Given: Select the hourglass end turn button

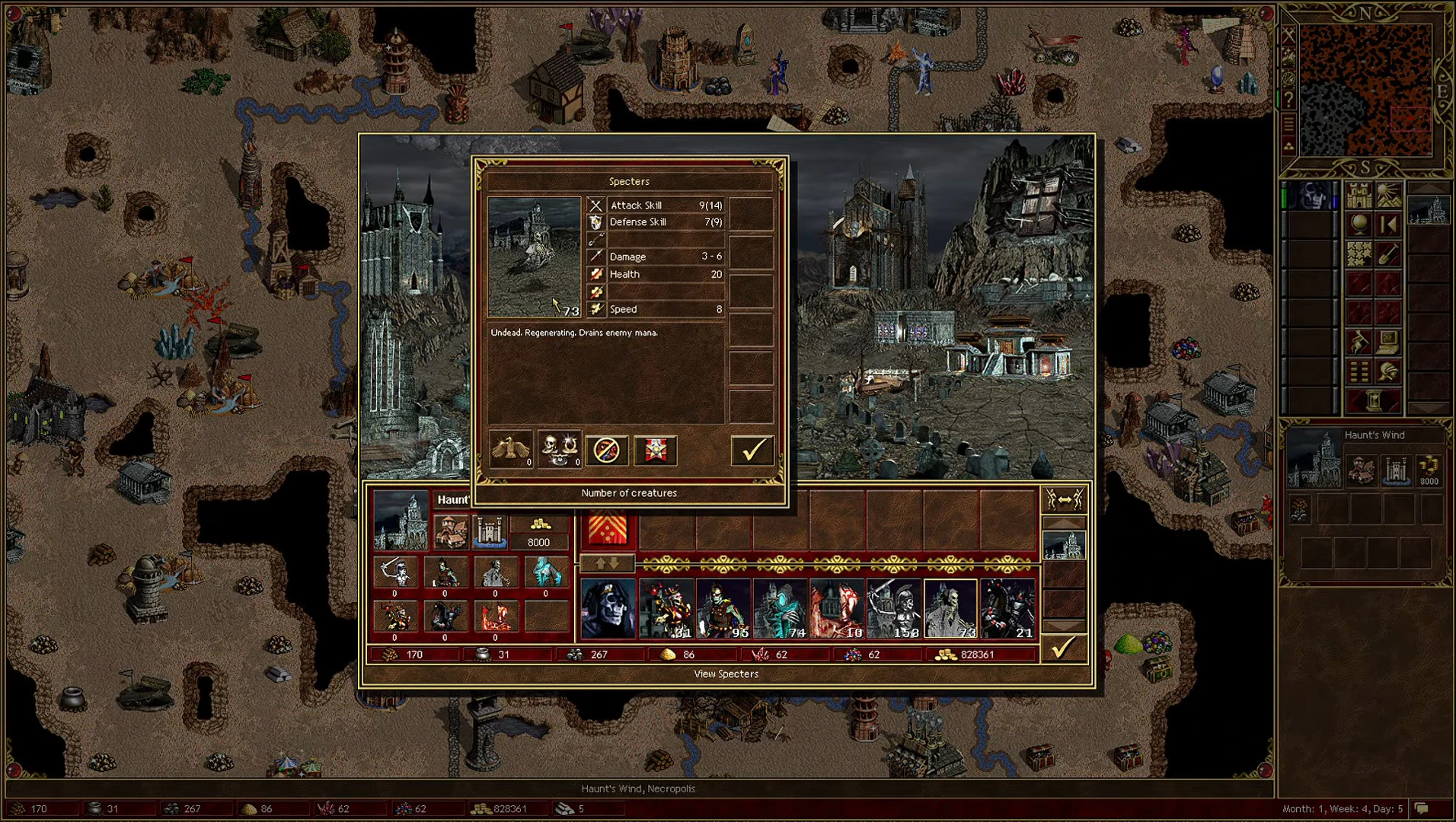Looking at the screenshot, I should tap(1374, 400).
